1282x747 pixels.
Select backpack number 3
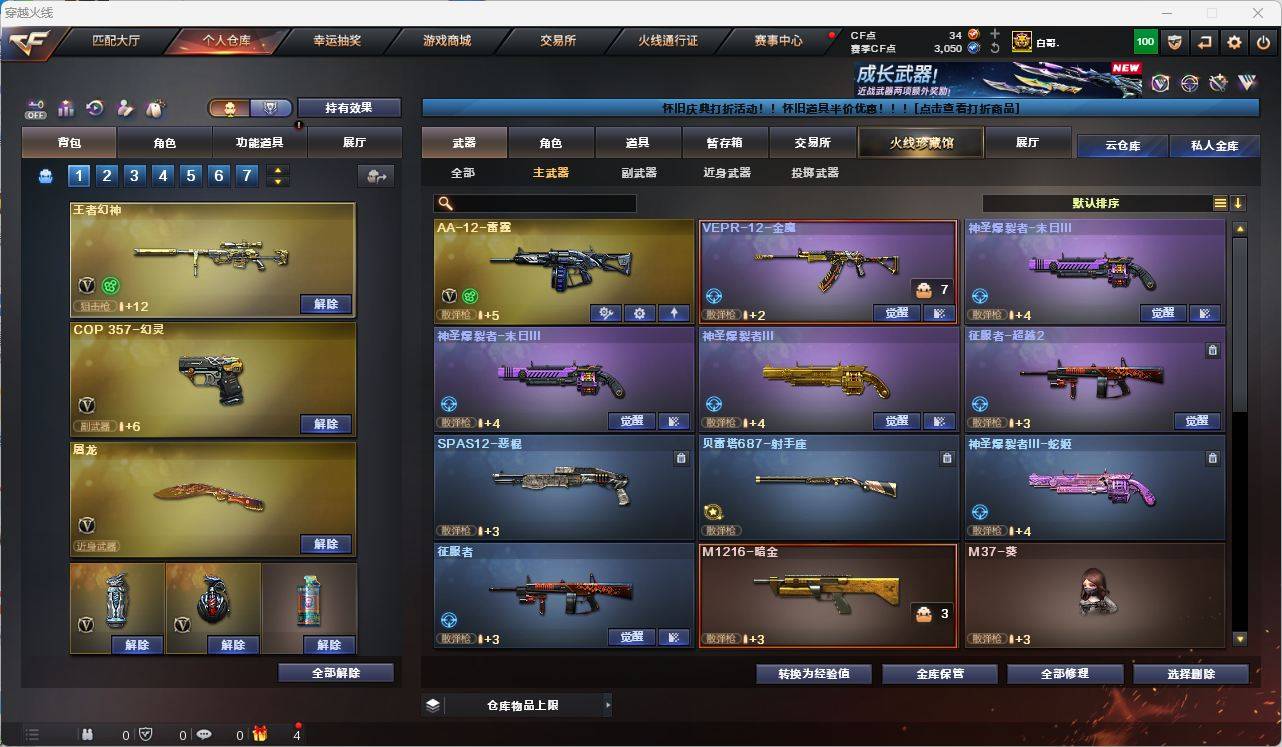point(135,176)
